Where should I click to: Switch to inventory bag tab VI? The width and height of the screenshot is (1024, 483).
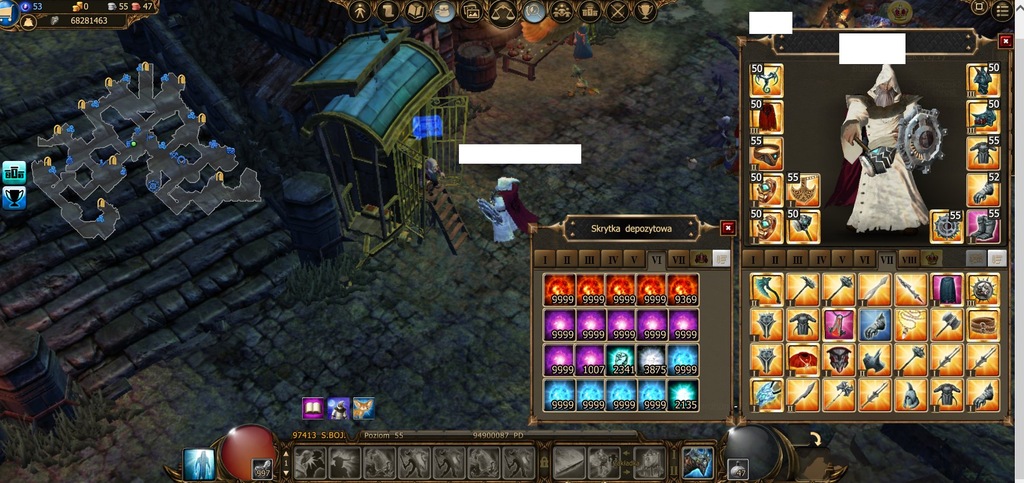863,258
